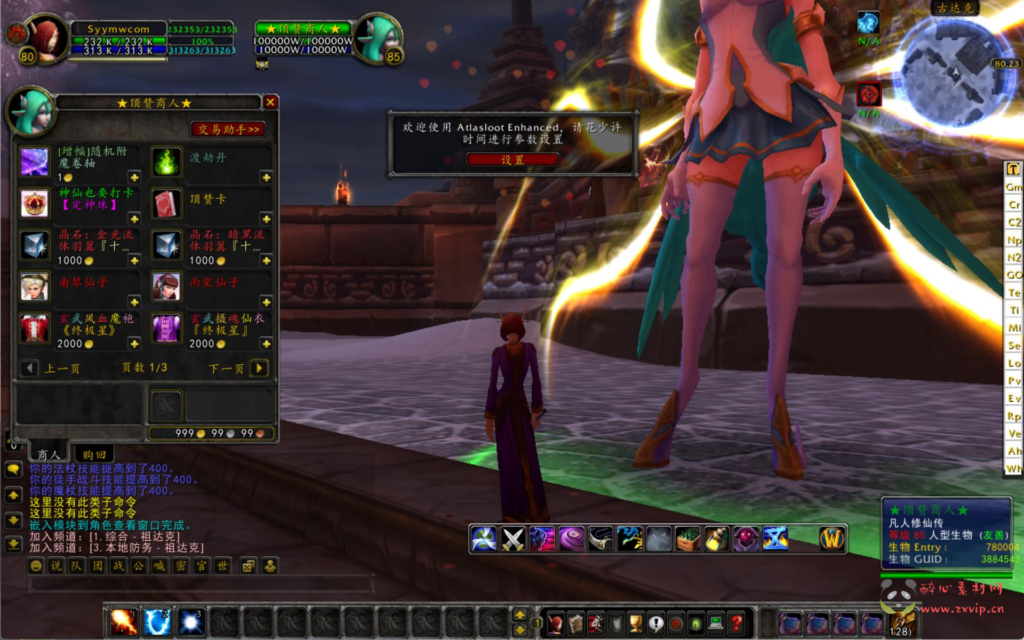Go to the next vendor page (下一页)
This screenshot has width=1024, height=640.
259,368
